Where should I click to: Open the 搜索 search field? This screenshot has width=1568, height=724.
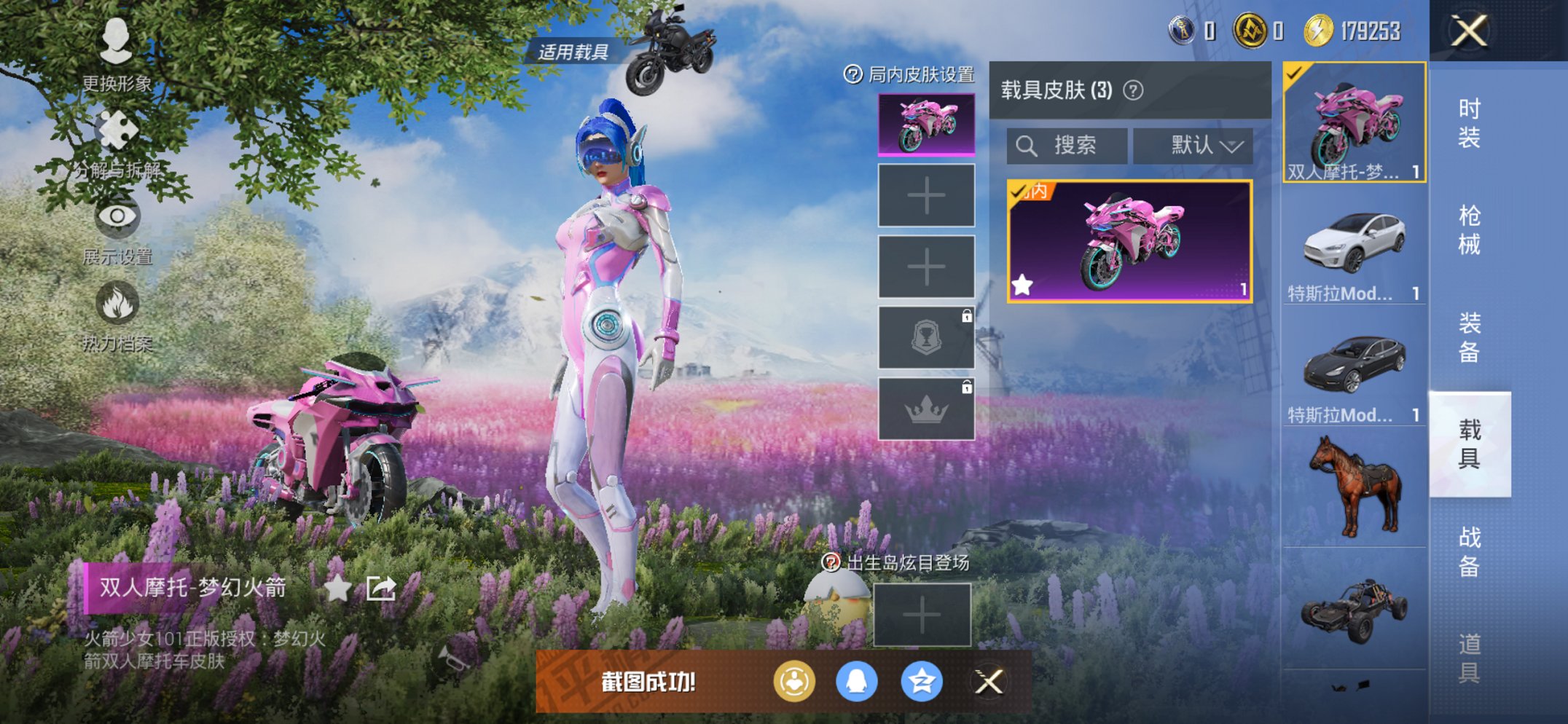click(x=1067, y=146)
